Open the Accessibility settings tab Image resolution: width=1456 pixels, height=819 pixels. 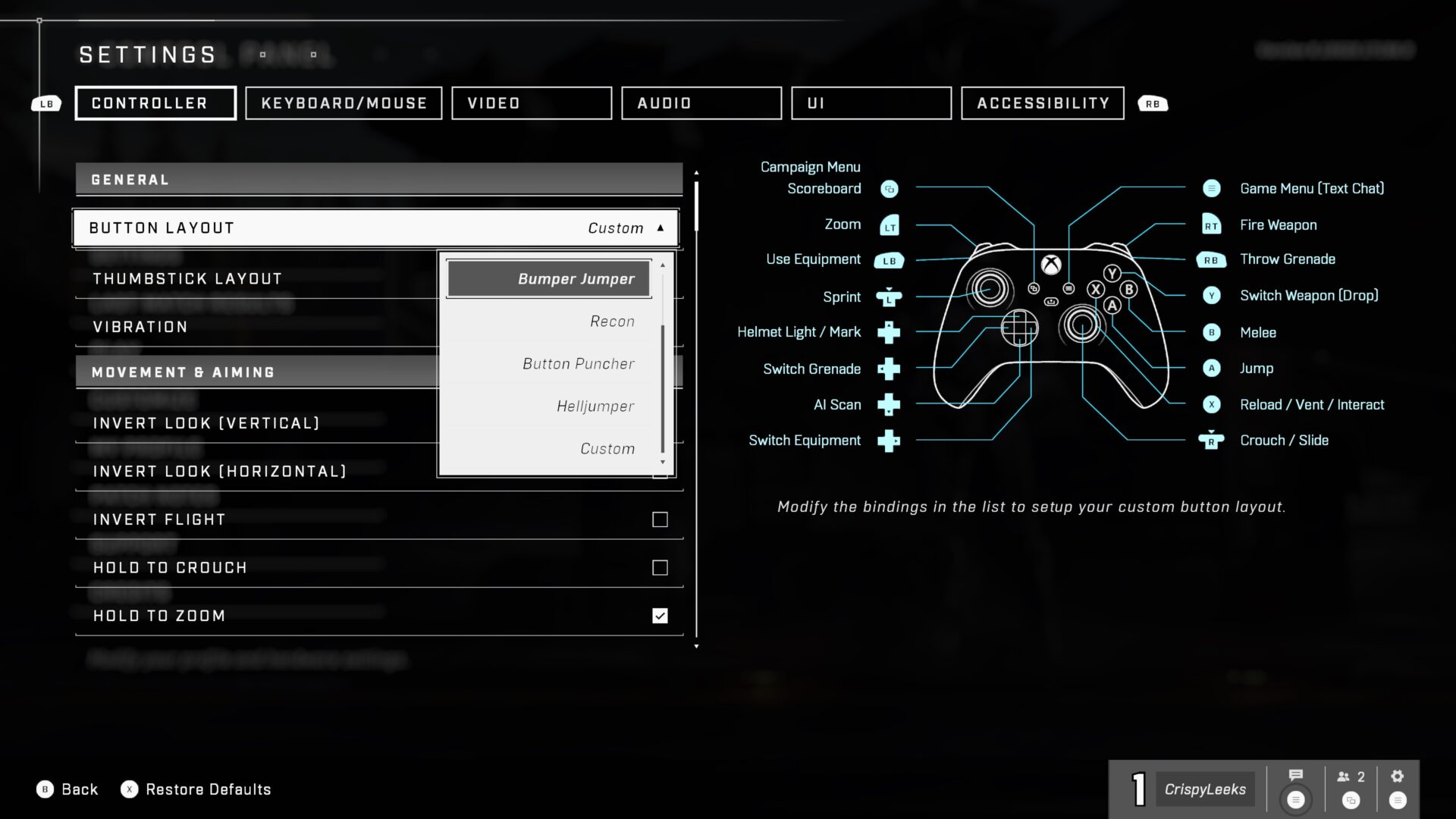tap(1042, 103)
